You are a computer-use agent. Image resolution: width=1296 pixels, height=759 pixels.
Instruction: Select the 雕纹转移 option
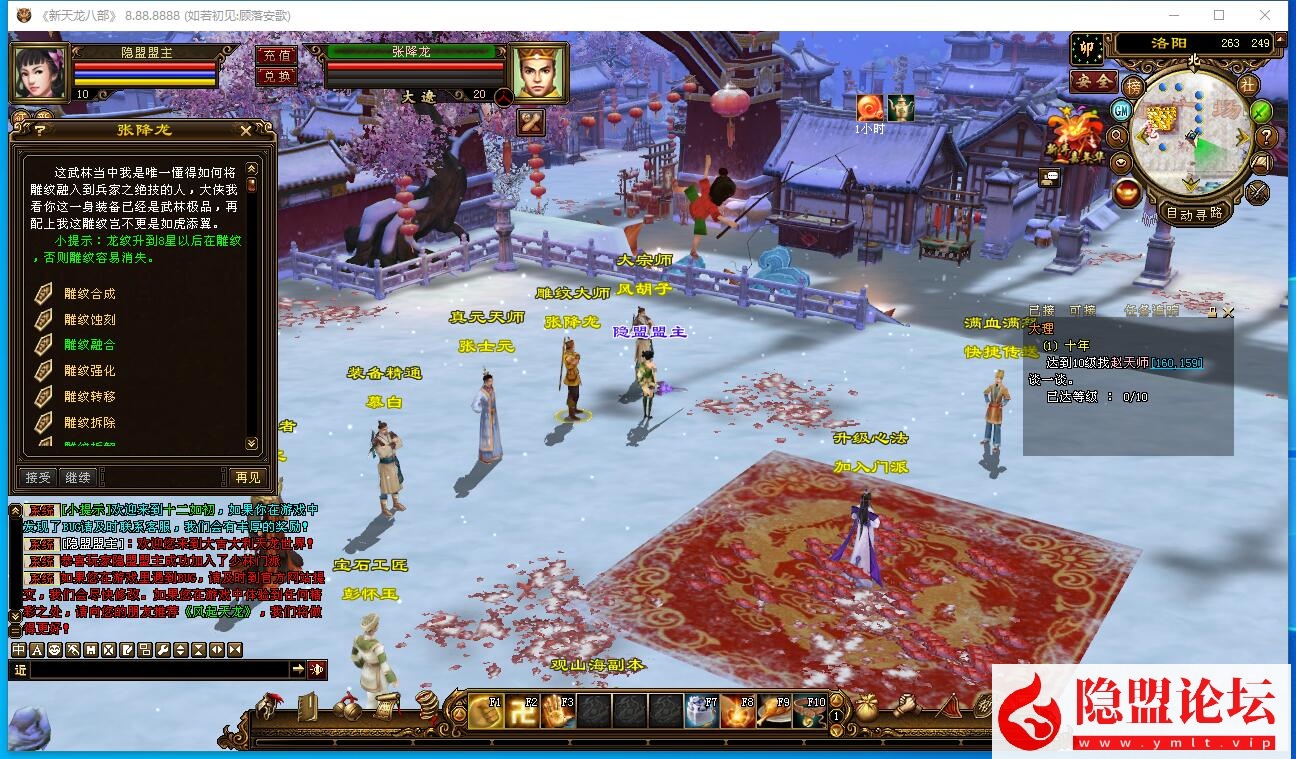coord(89,397)
